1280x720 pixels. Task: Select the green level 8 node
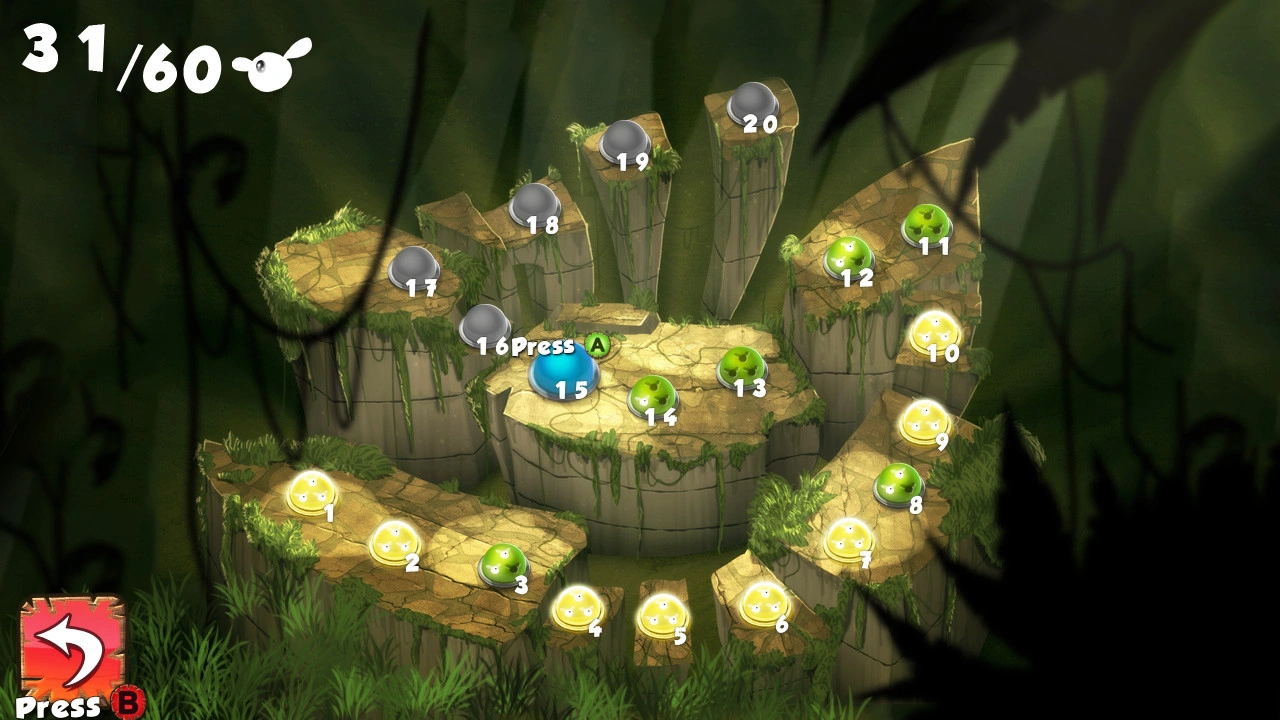(x=898, y=485)
